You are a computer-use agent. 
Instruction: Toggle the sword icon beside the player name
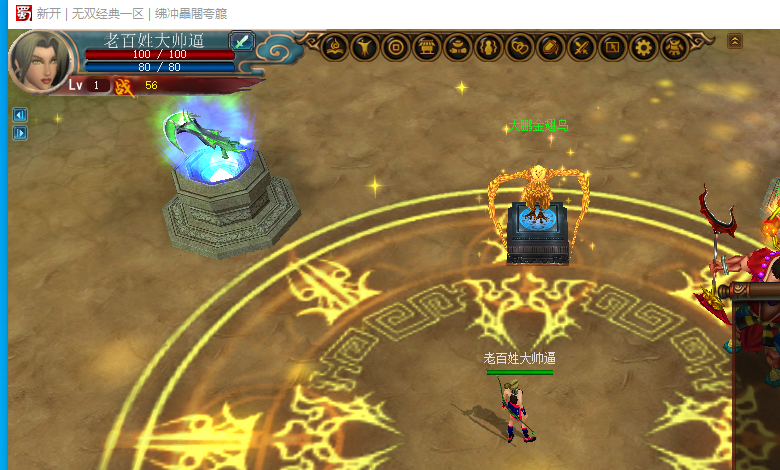click(x=243, y=41)
